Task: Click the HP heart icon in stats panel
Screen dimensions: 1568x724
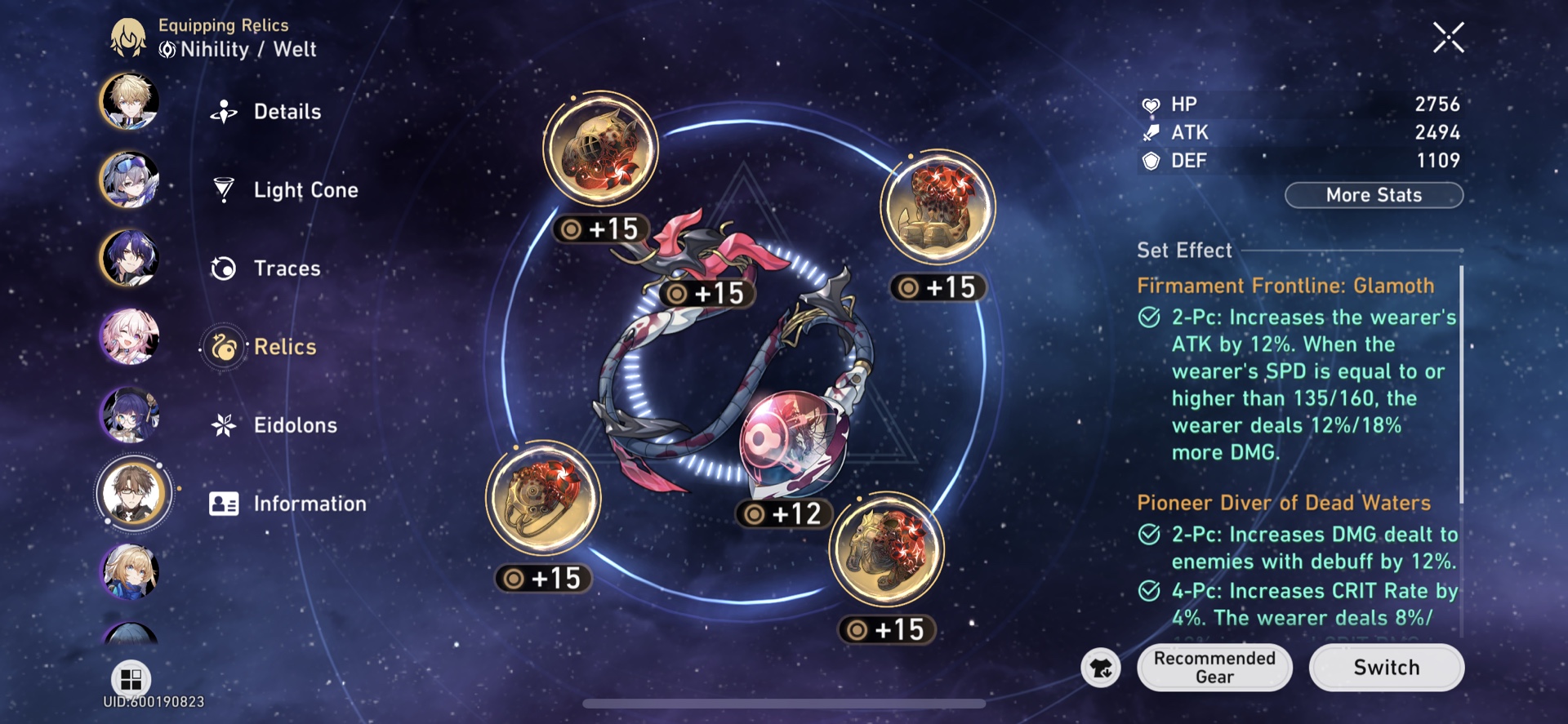Action: pyautogui.click(x=1150, y=104)
